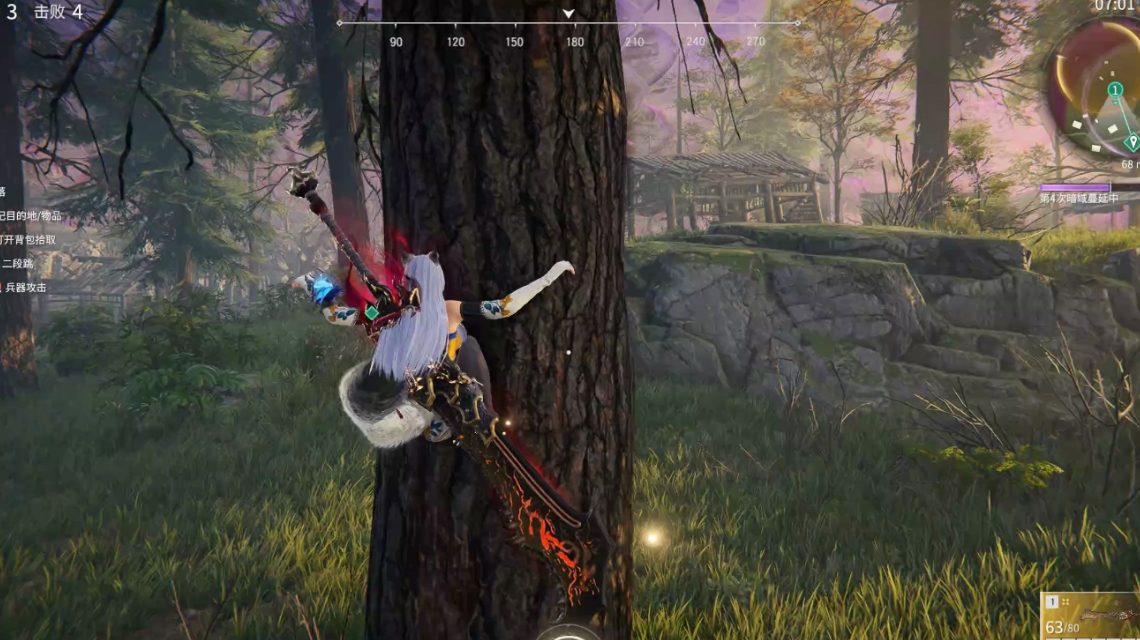Click the green numbered 1 marker on minimap
Image resolution: width=1140 pixels, height=640 pixels.
(1115, 90)
